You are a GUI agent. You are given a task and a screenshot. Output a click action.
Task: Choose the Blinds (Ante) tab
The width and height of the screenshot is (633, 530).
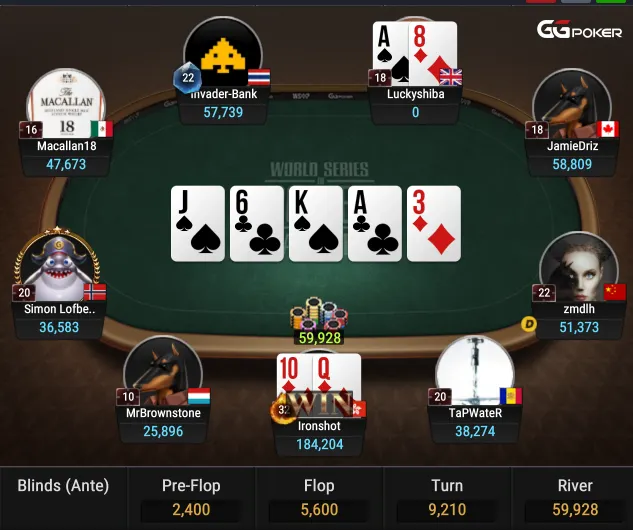tap(63, 498)
